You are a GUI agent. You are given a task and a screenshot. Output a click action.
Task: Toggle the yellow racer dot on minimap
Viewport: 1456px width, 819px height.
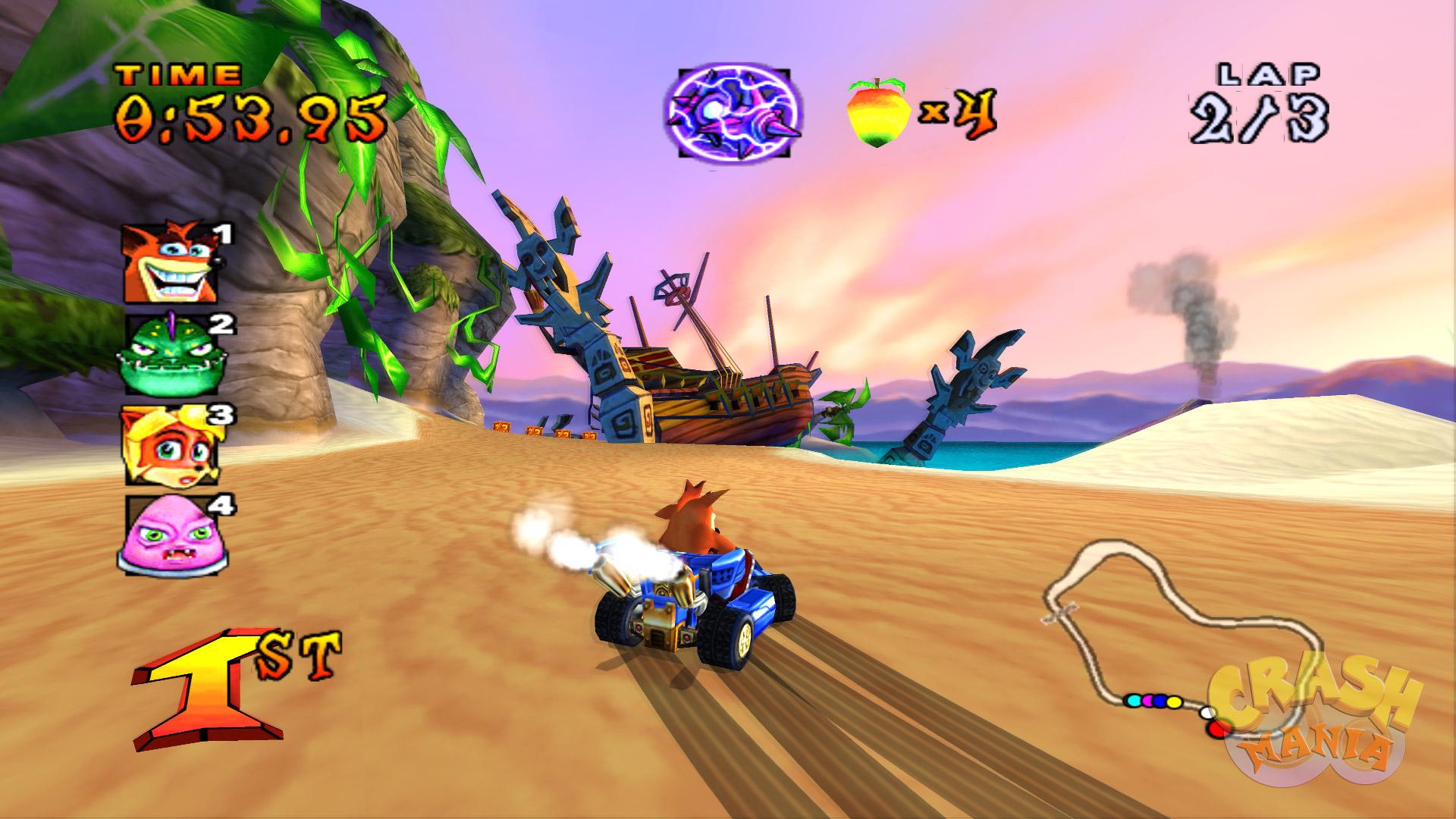1175,702
